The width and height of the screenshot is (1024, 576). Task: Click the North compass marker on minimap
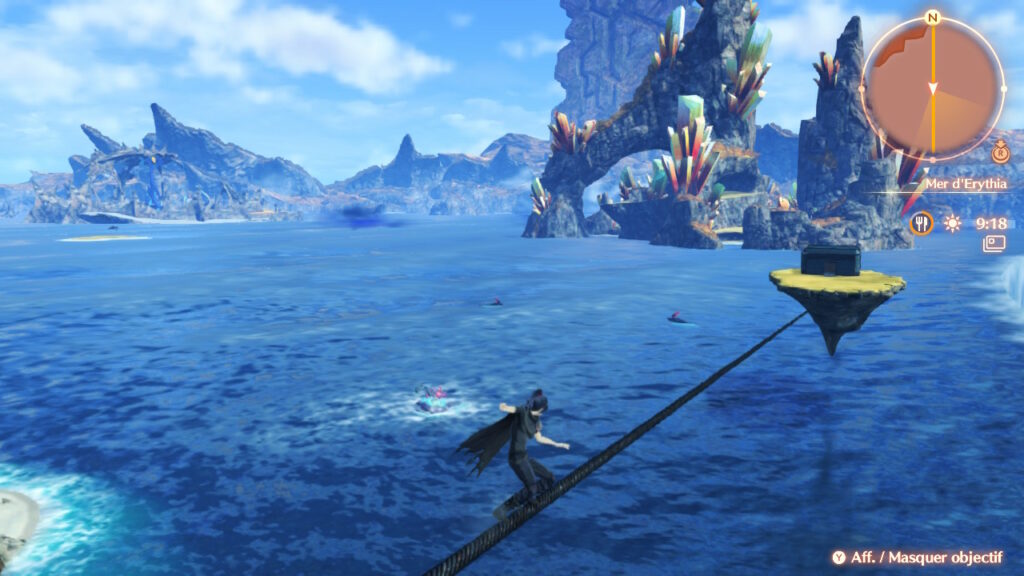point(932,17)
